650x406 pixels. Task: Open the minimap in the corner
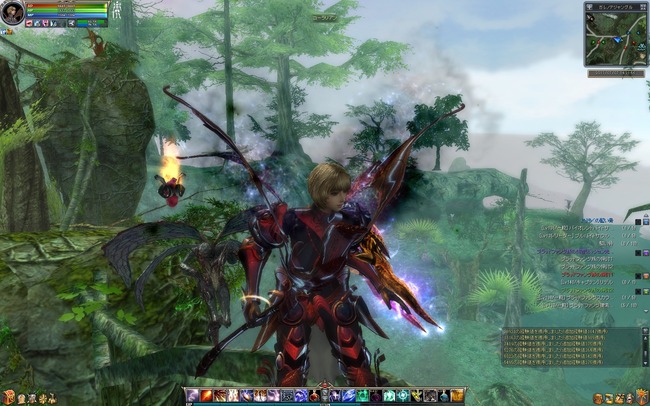click(615, 34)
